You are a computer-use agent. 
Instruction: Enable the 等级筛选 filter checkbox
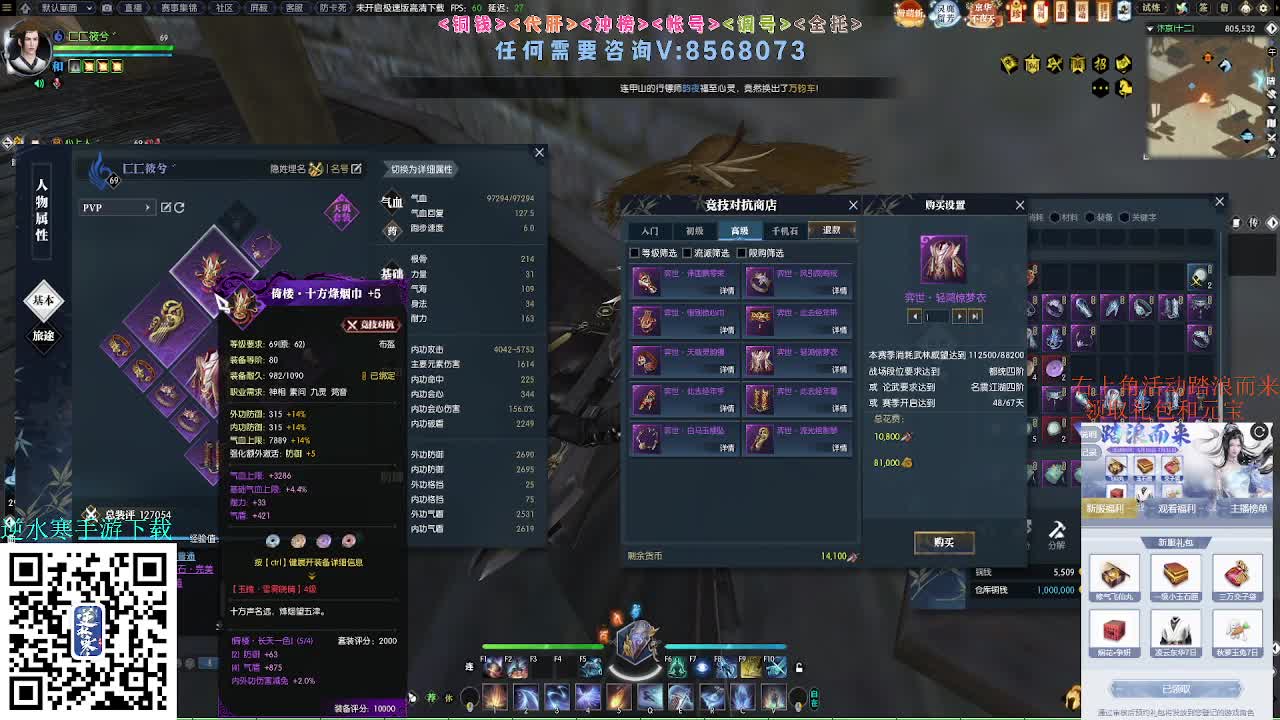pyautogui.click(x=634, y=253)
